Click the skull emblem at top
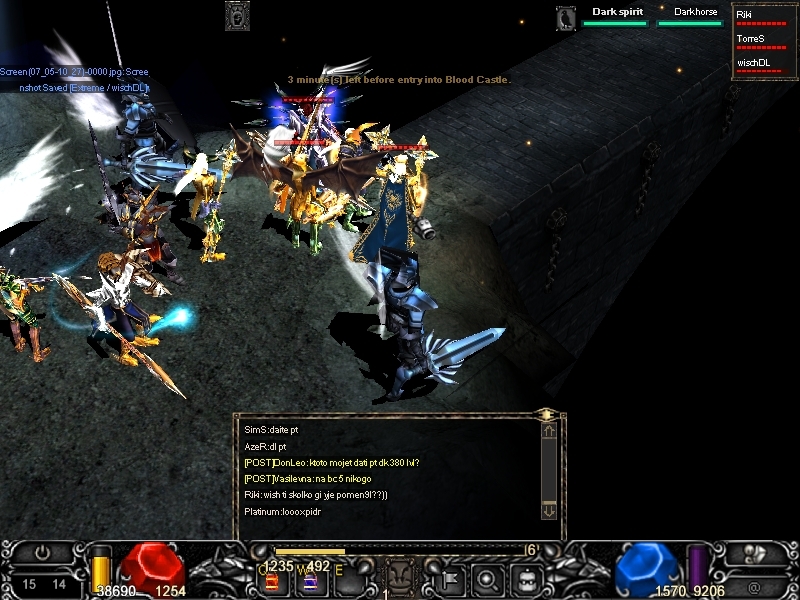Screen dimensions: 800x600 point(237,16)
